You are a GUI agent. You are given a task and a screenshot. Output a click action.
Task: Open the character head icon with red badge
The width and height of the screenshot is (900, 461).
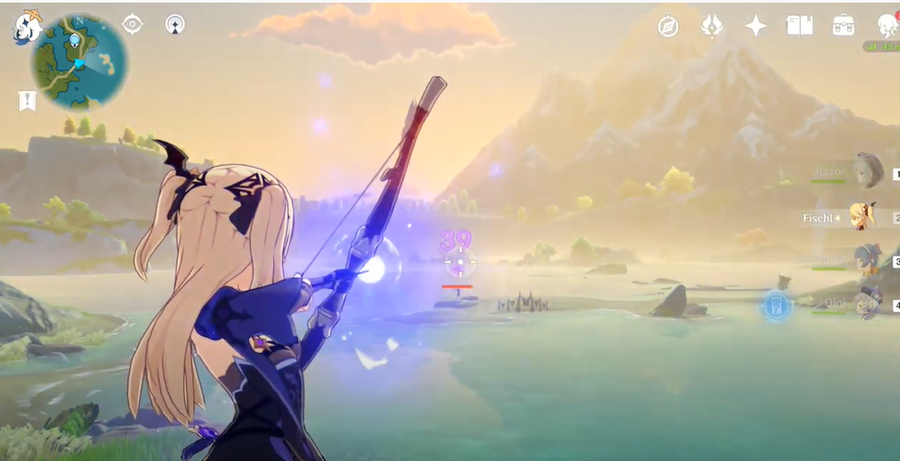[886, 26]
